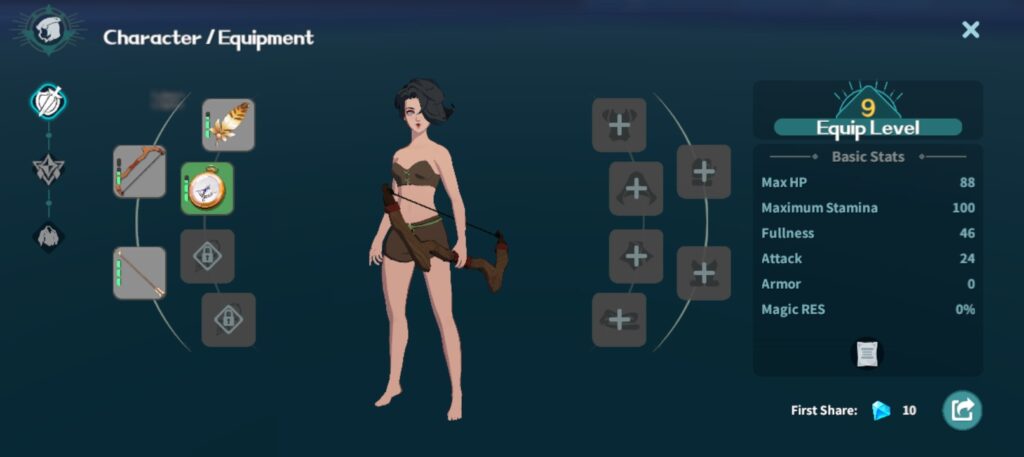Switch to the triangular emblem tab

48,170
